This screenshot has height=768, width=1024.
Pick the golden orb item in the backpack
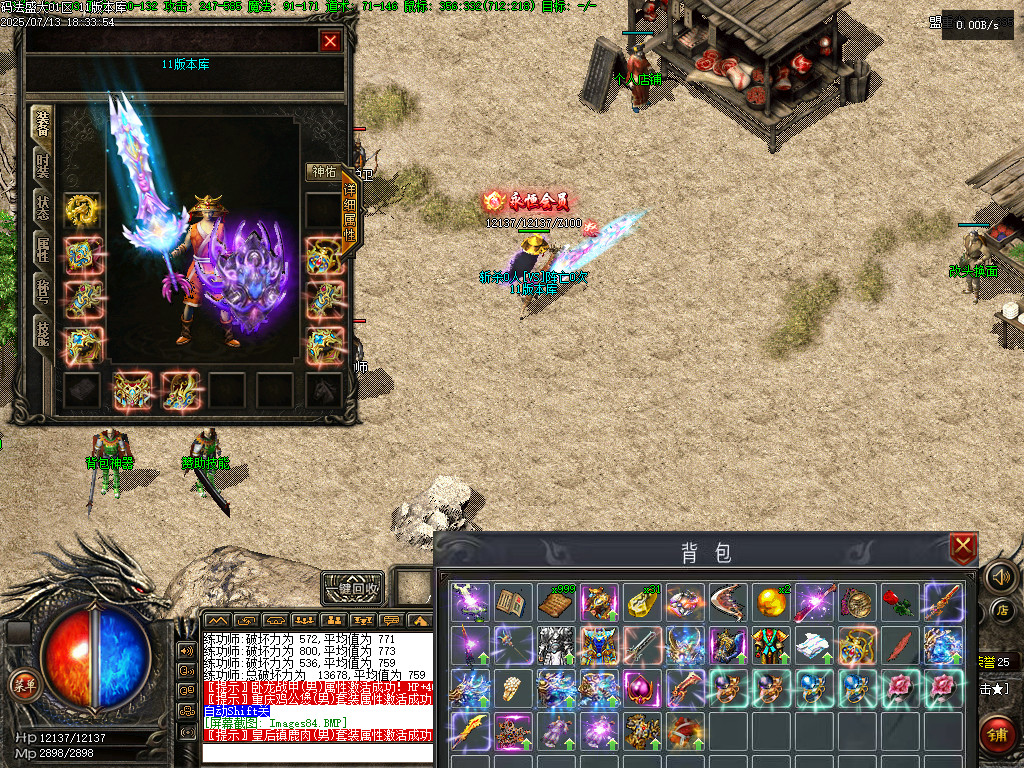point(770,602)
